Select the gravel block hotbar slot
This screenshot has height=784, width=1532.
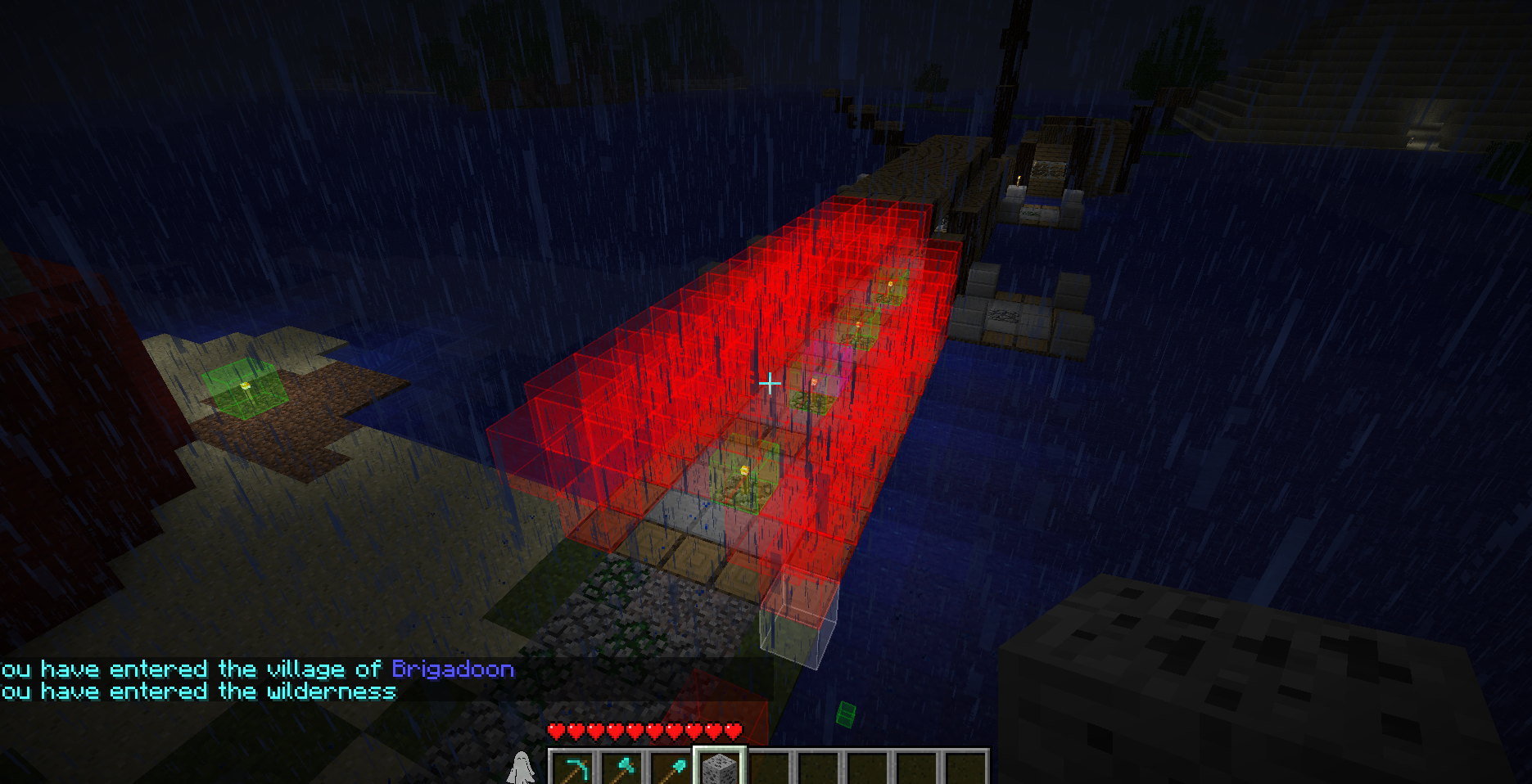tap(721, 769)
